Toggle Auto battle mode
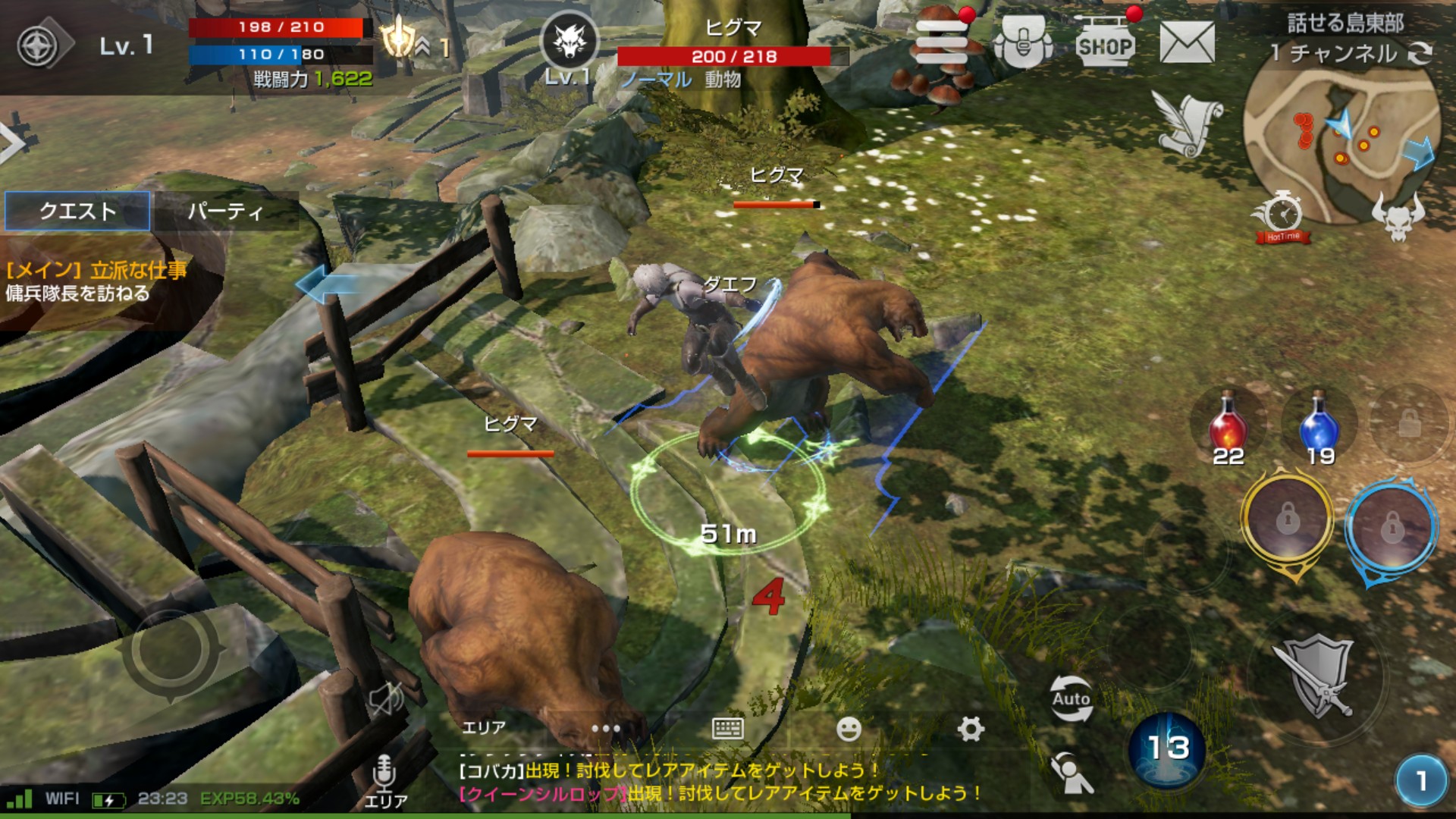The height and width of the screenshot is (819, 1456). pos(1071,698)
